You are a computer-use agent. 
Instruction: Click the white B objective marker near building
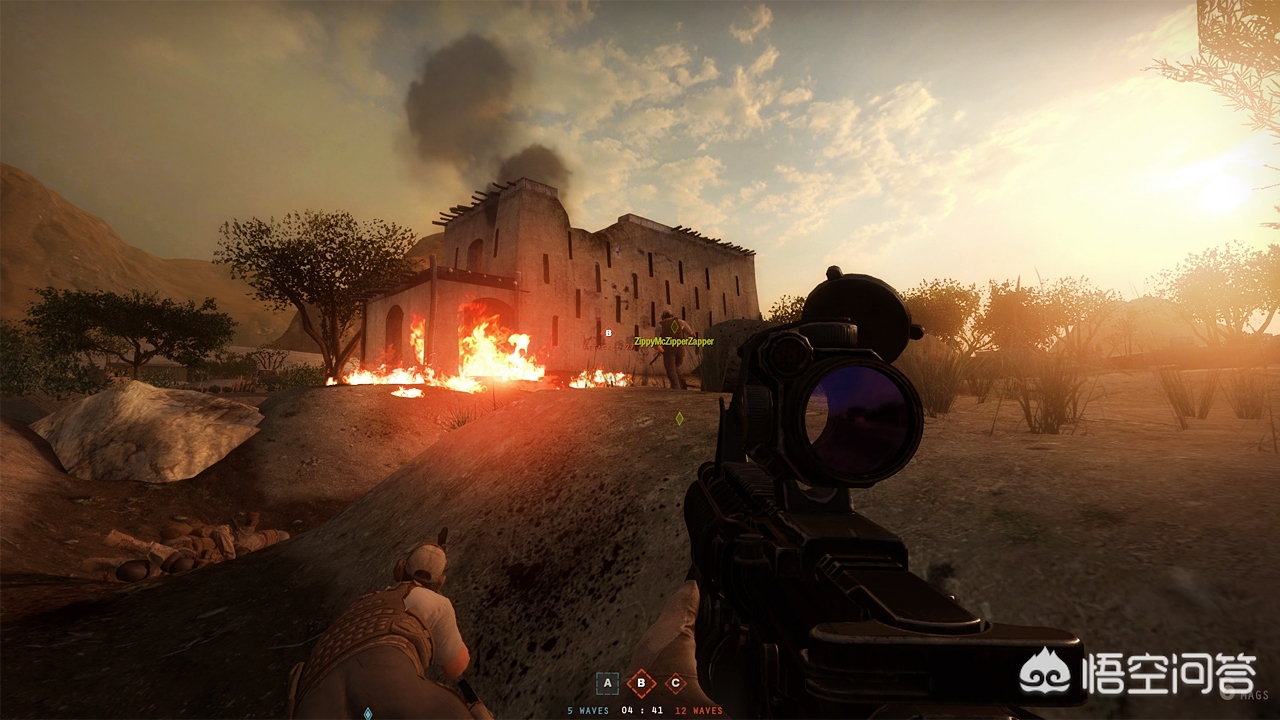click(x=608, y=333)
